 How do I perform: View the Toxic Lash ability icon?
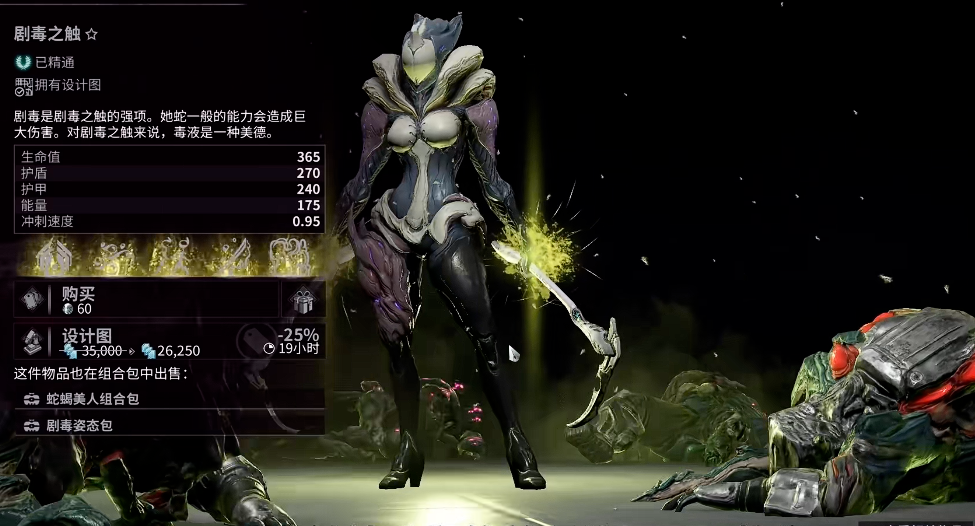[231, 258]
